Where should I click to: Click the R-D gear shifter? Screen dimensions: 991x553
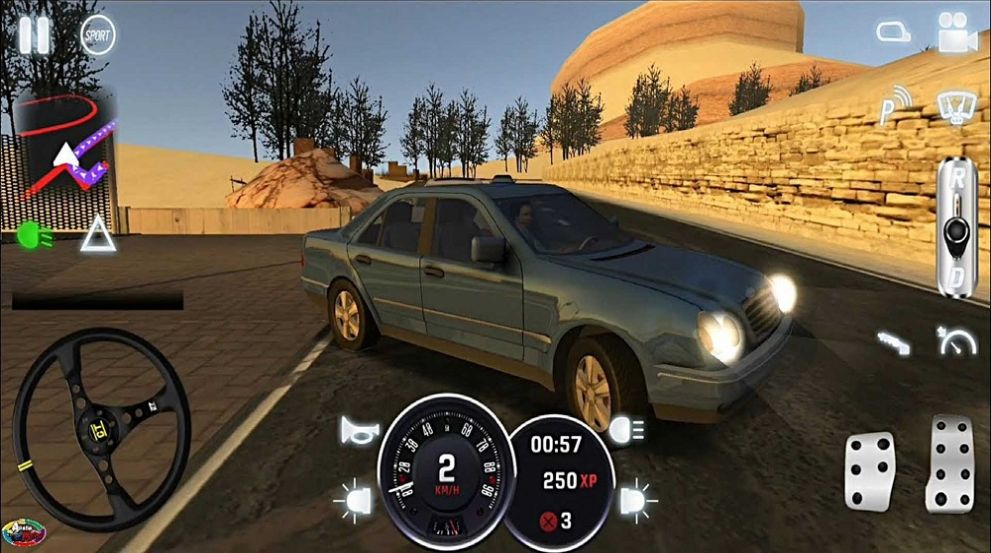click(956, 229)
